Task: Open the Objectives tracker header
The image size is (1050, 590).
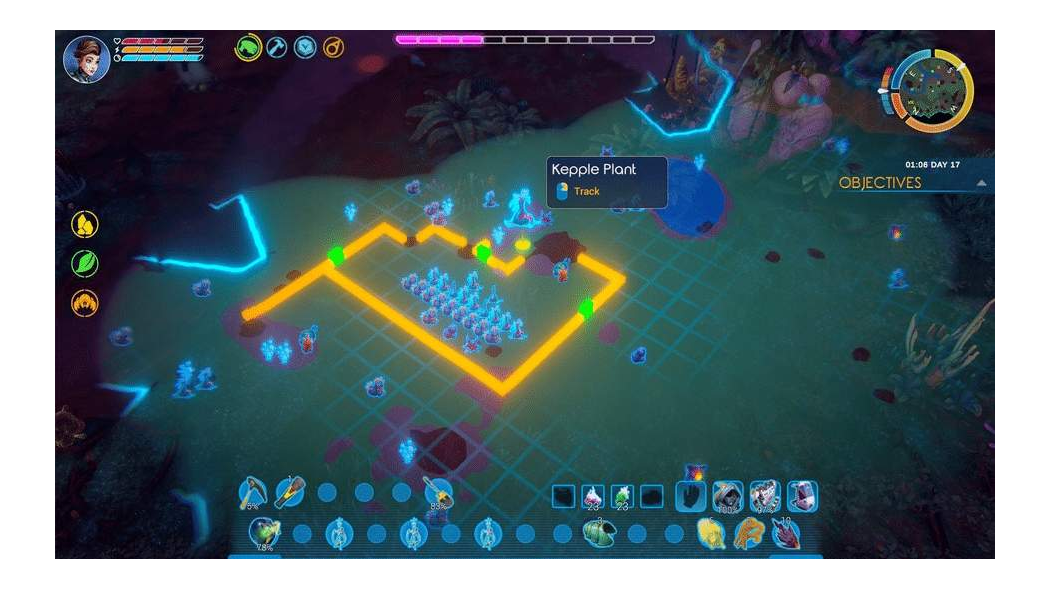Action: click(x=880, y=183)
